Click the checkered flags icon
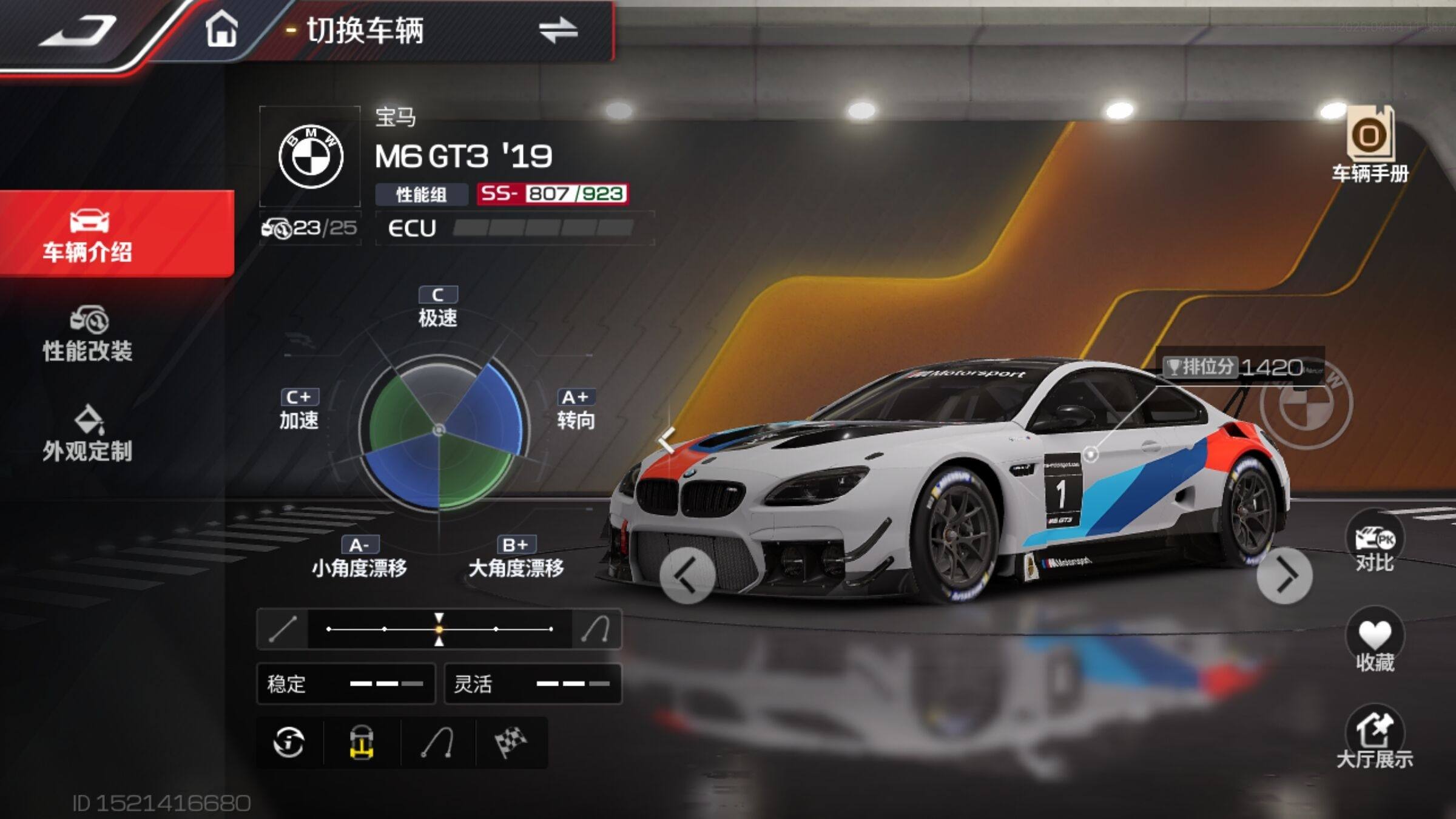 (511, 743)
